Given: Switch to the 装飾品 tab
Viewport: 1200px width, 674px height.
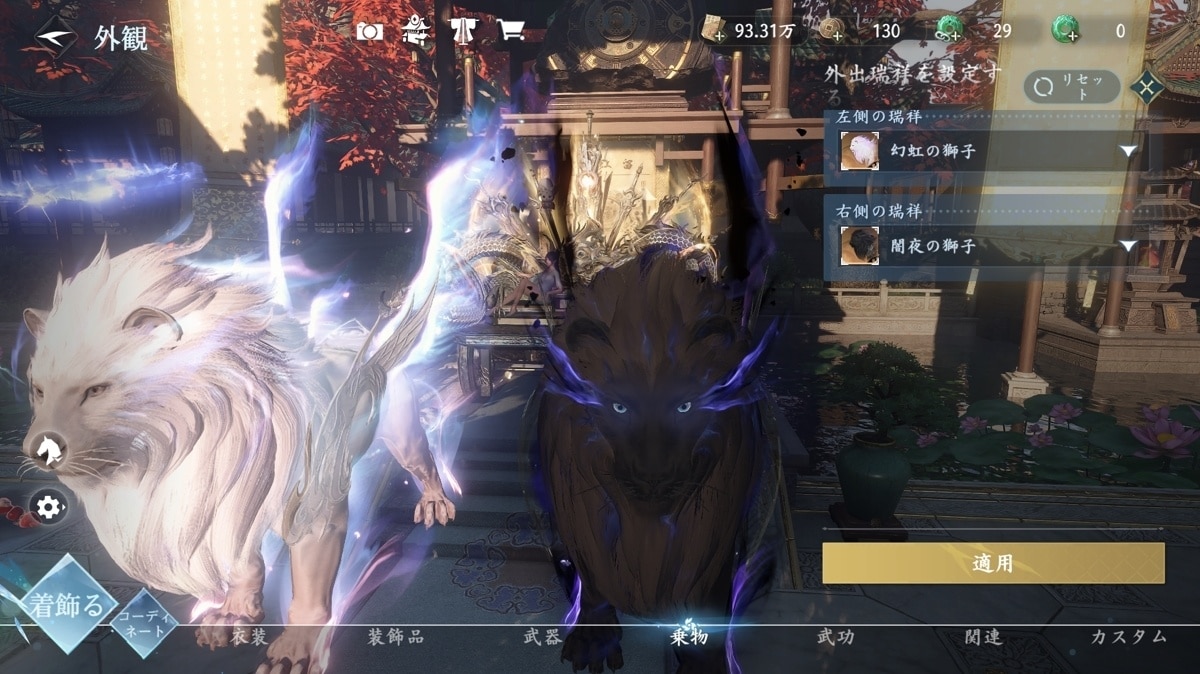Looking at the screenshot, I should 396,637.
